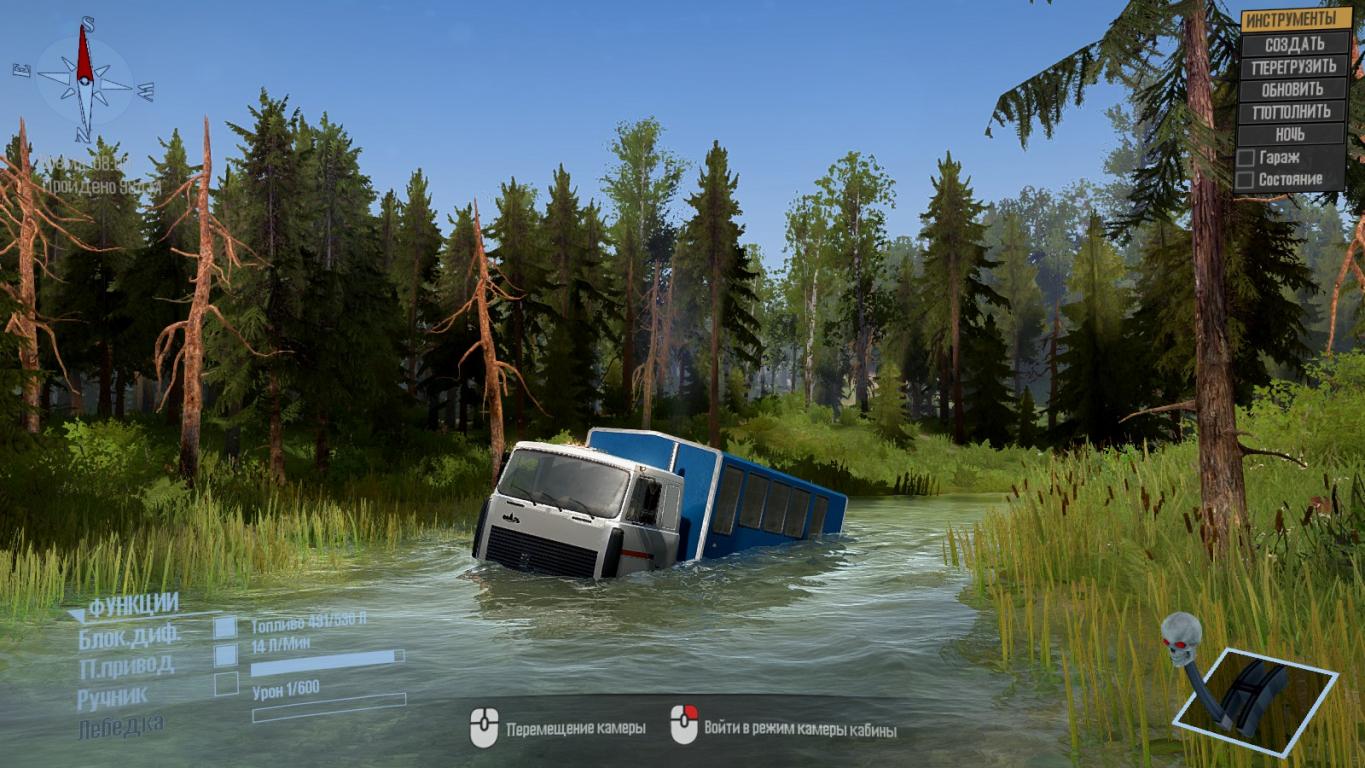
Task: Enable the Состояние checkbox
Action: (x=1246, y=180)
